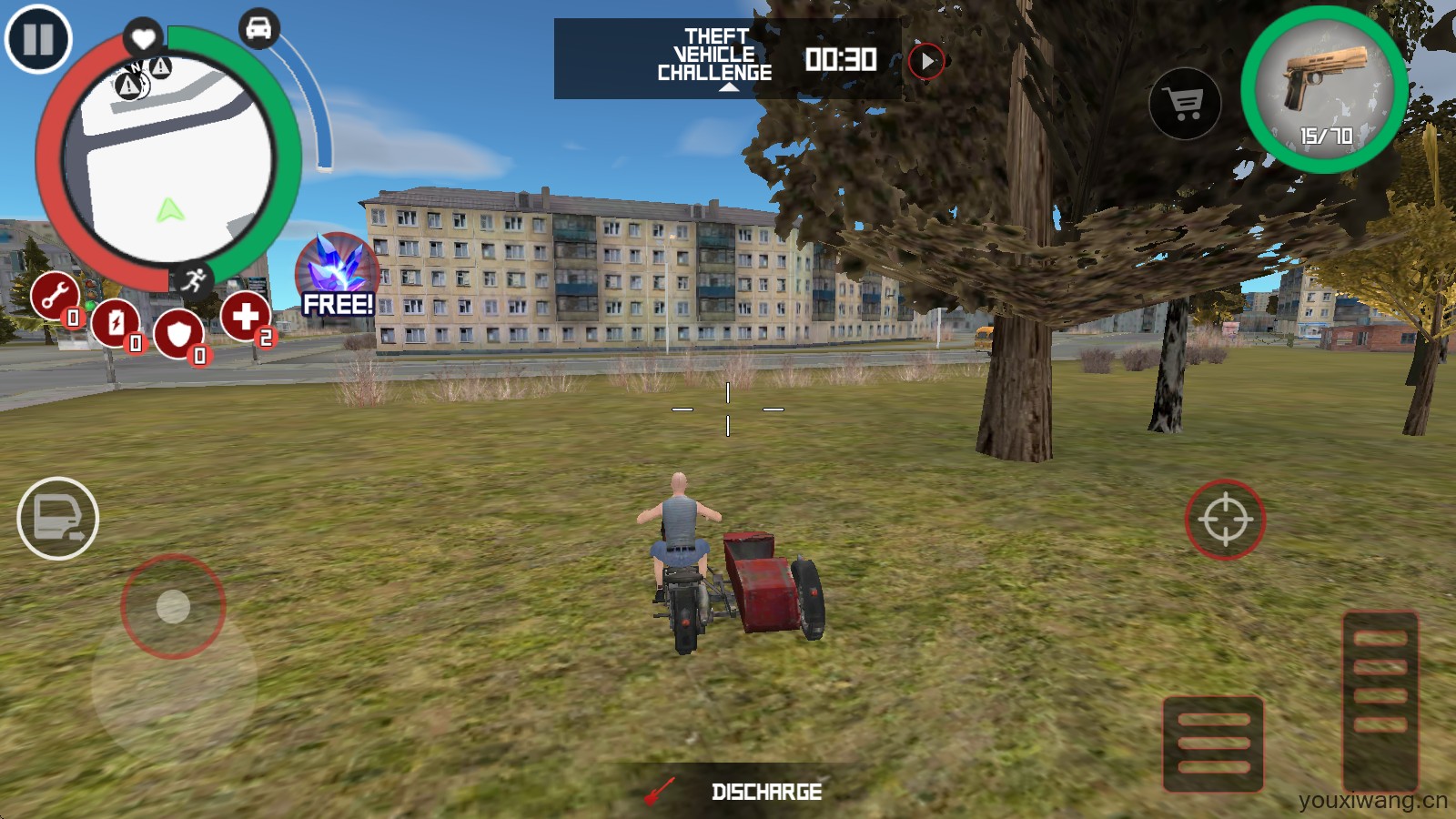
Task: Pause the game
Action: tap(38, 39)
